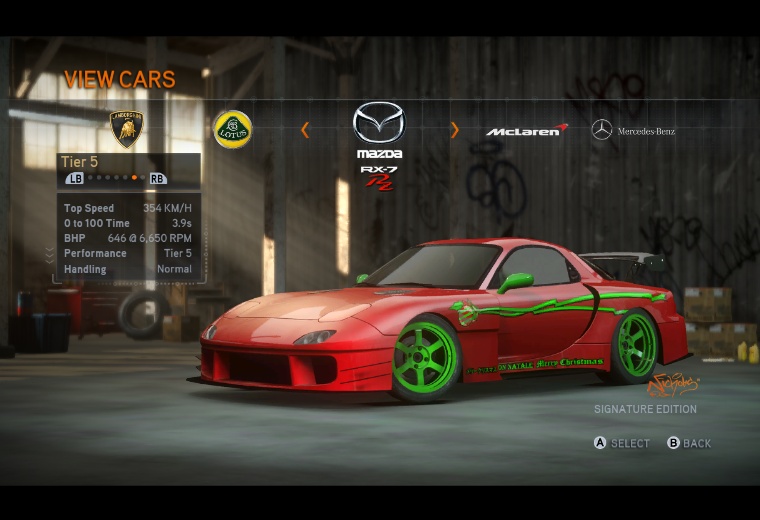This screenshot has width=760, height=520.
Task: Expand the stats panel double-chevron
Action: coord(50,256)
